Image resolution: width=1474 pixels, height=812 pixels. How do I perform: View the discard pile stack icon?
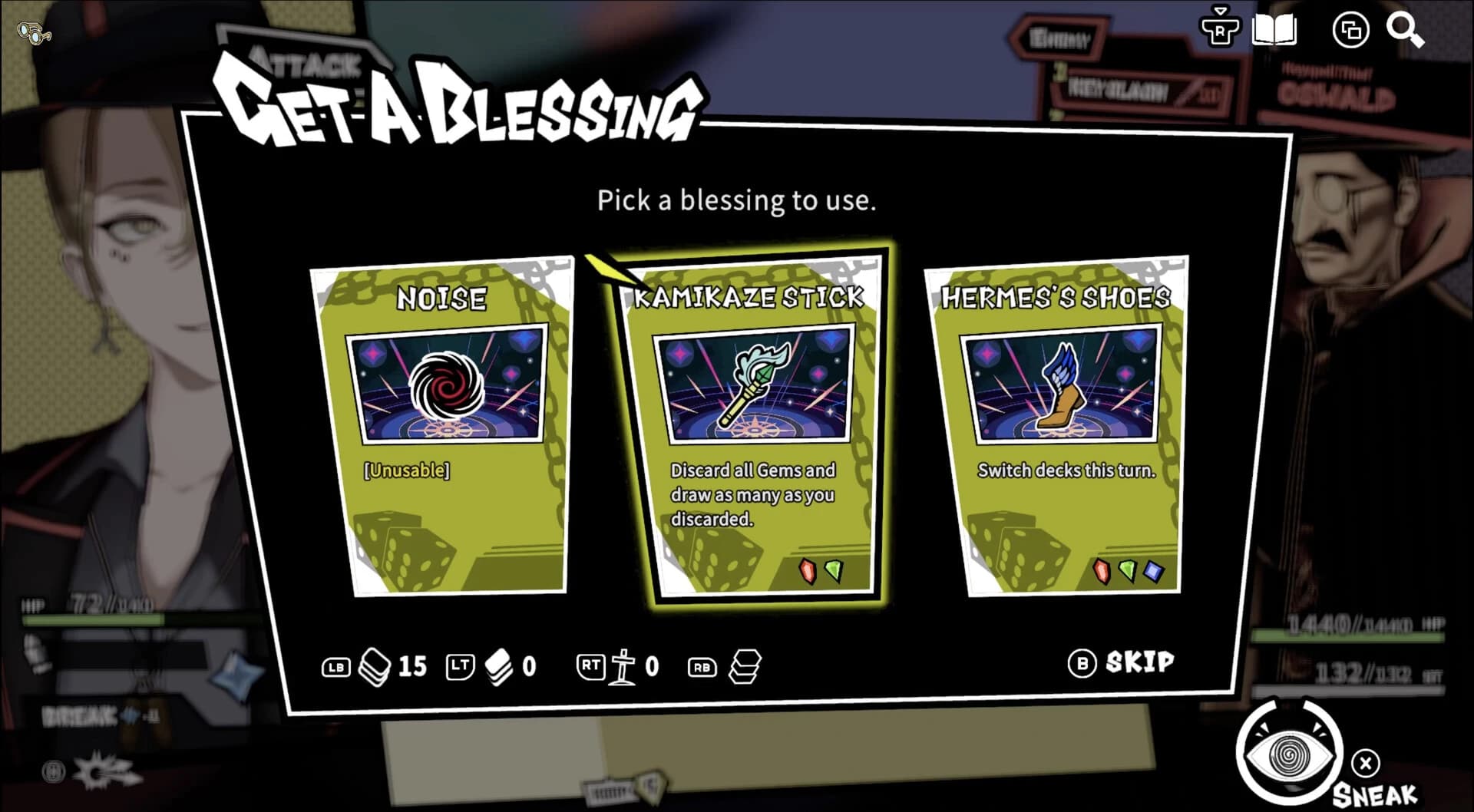(498, 666)
